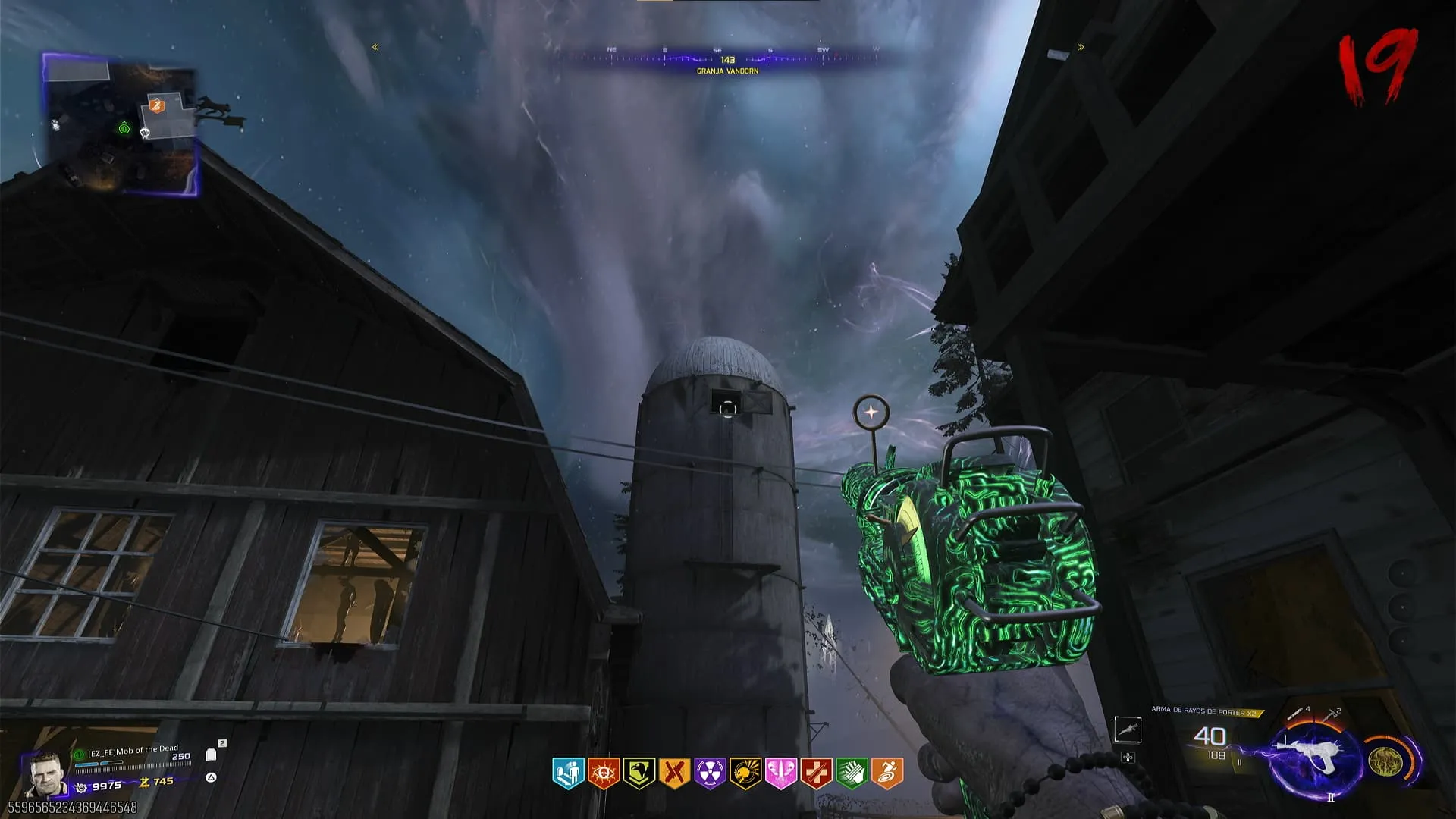The height and width of the screenshot is (819, 1456).
Task: Choose the green striped hand perk icon
Action: [x=852, y=773]
